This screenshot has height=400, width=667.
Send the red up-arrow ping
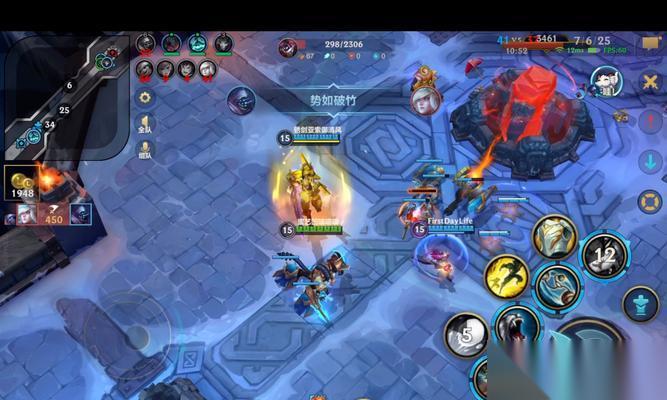pyautogui.click(x=651, y=120)
